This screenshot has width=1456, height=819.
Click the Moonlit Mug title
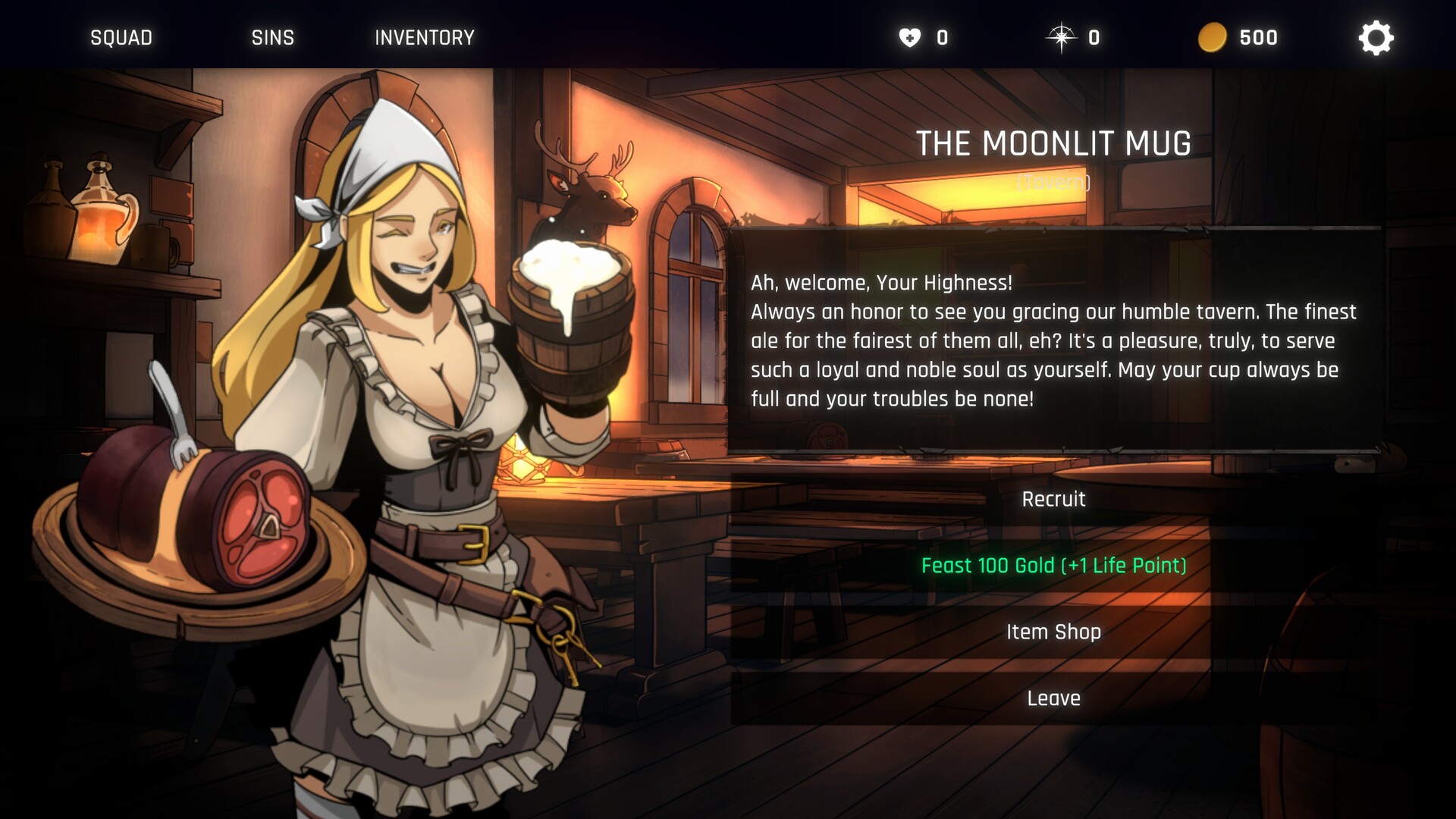(1054, 142)
